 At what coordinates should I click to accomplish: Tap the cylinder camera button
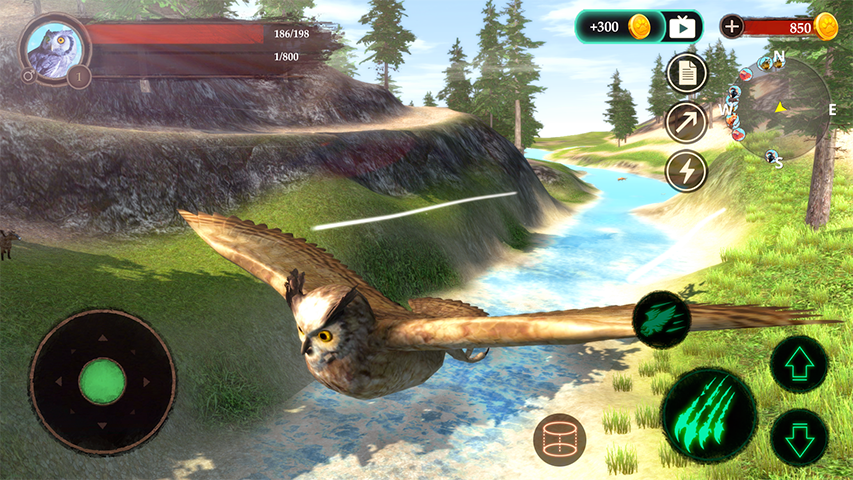click(x=559, y=439)
